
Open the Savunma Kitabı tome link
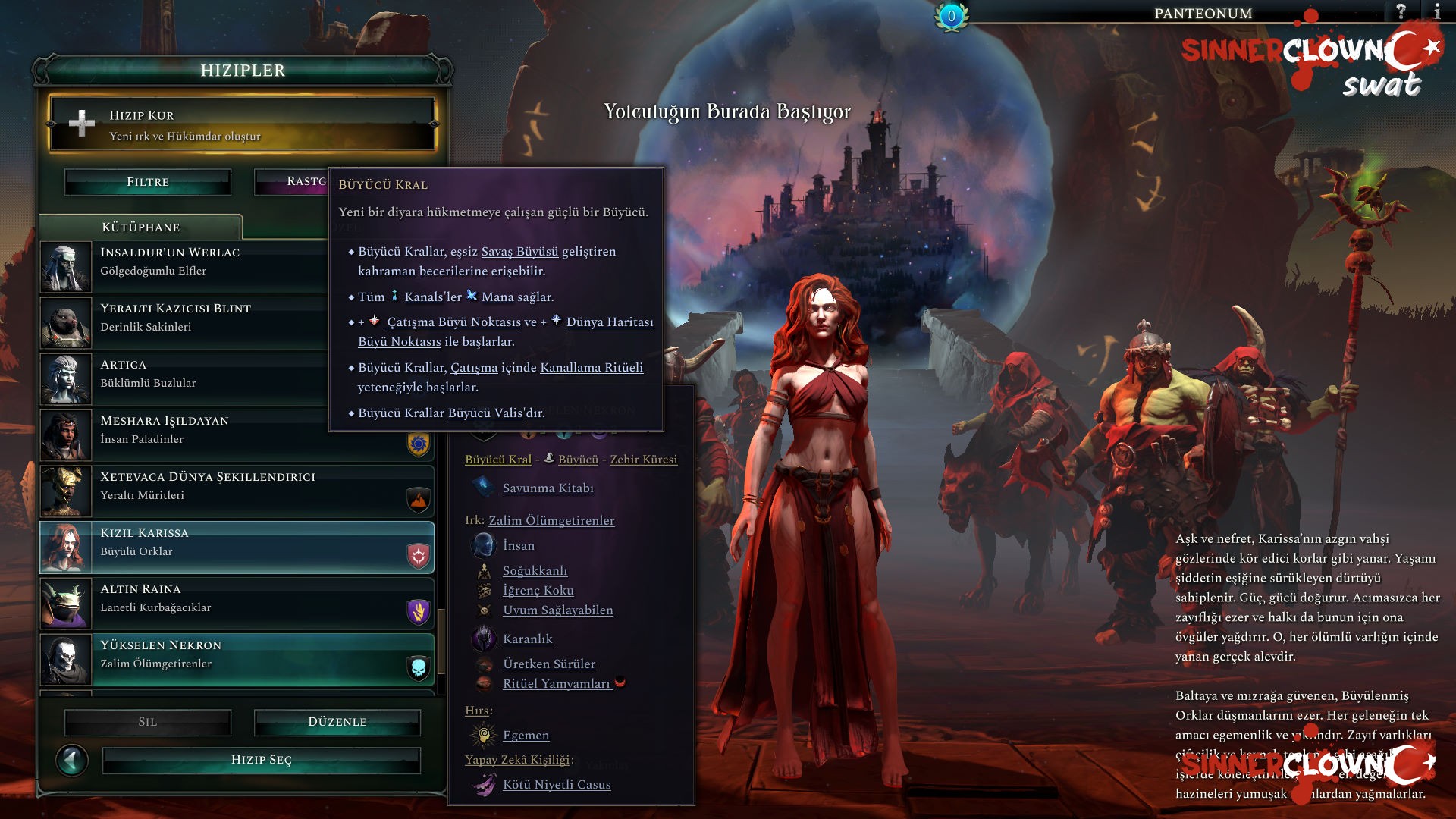548,488
